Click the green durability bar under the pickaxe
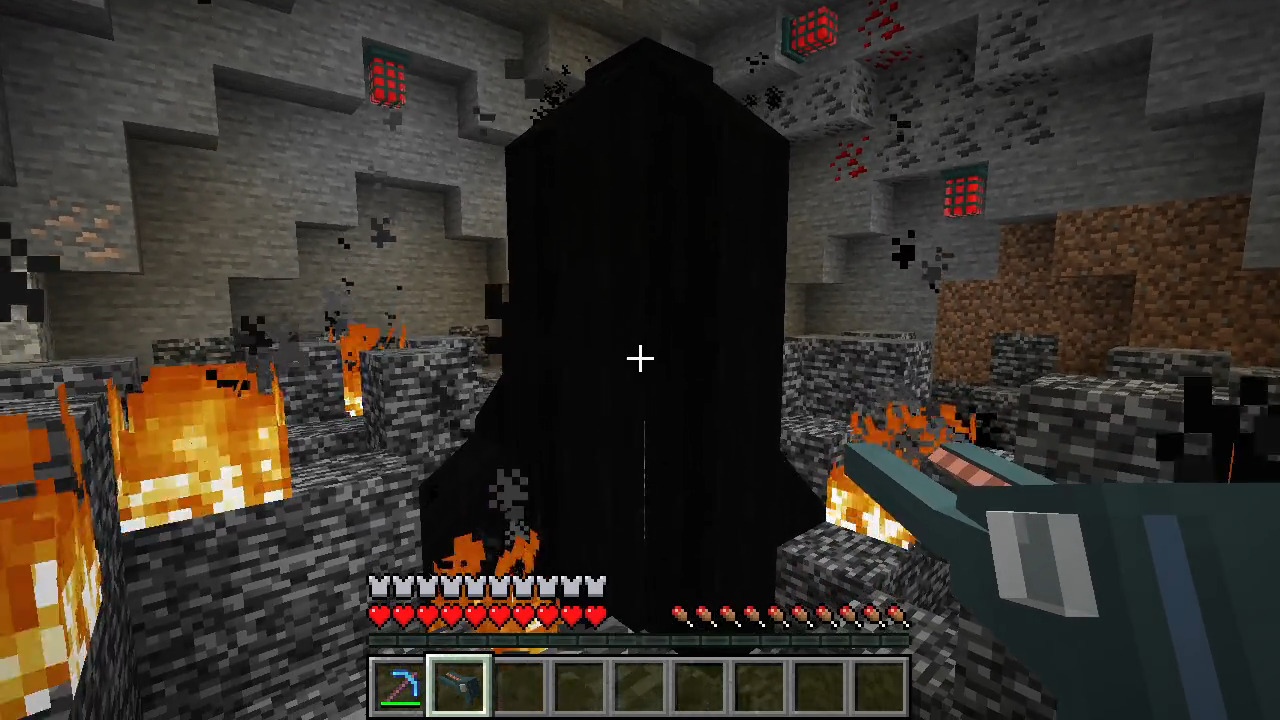Image resolution: width=1280 pixels, height=720 pixels. (x=400, y=701)
